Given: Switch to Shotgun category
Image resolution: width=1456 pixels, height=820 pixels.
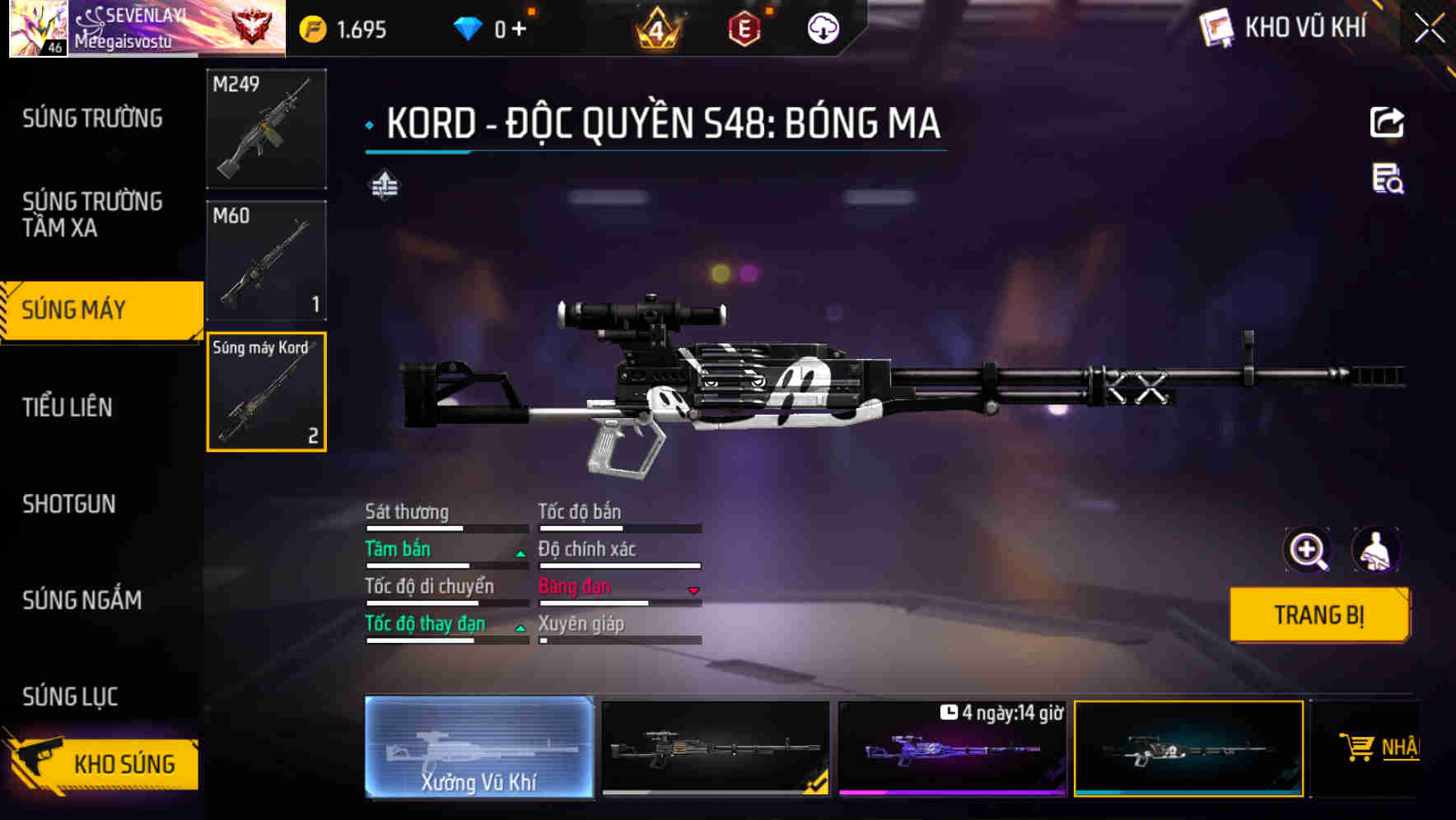Looking at the screenshot, I should [69, 504].
